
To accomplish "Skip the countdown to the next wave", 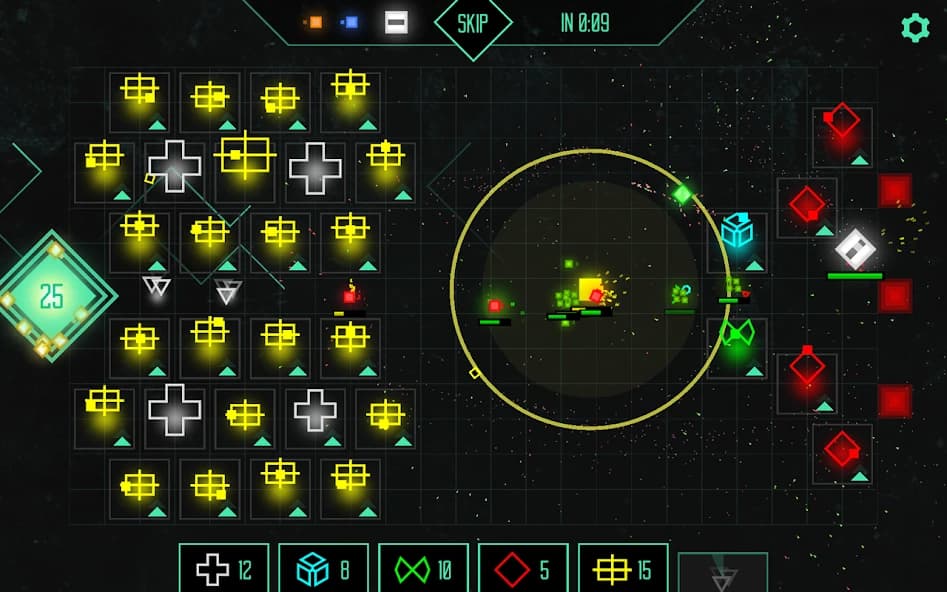I will (x=472, y=23).
